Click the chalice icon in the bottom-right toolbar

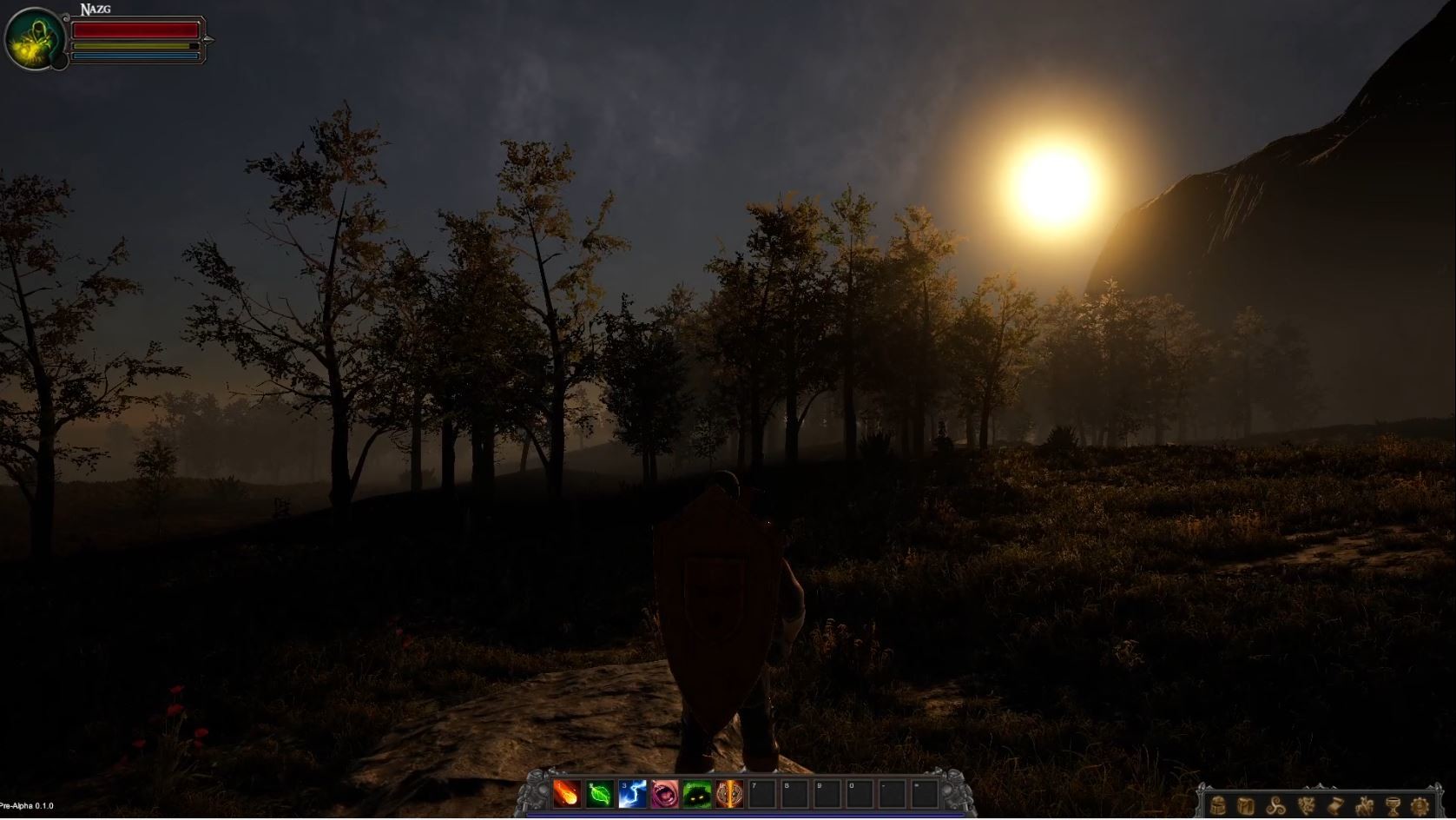[x=1393, y=806]
